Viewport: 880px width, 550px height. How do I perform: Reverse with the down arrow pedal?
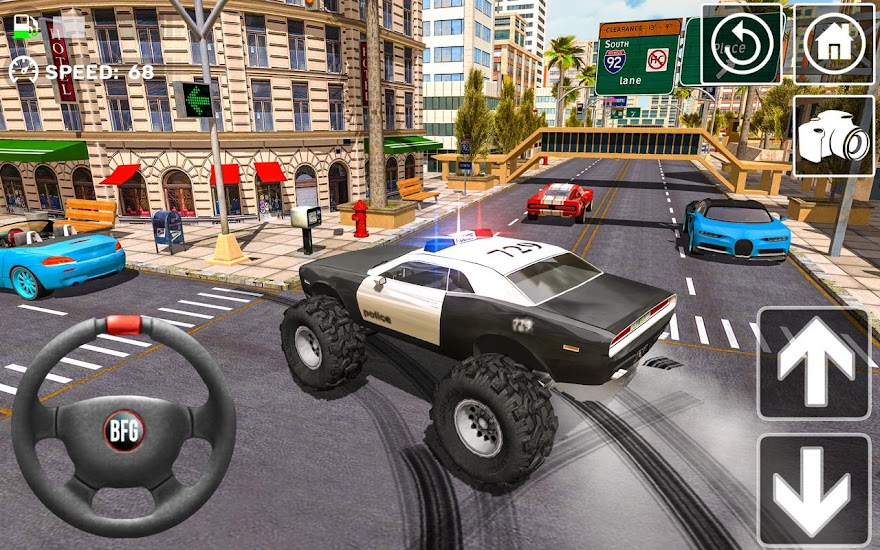point(814,489)
